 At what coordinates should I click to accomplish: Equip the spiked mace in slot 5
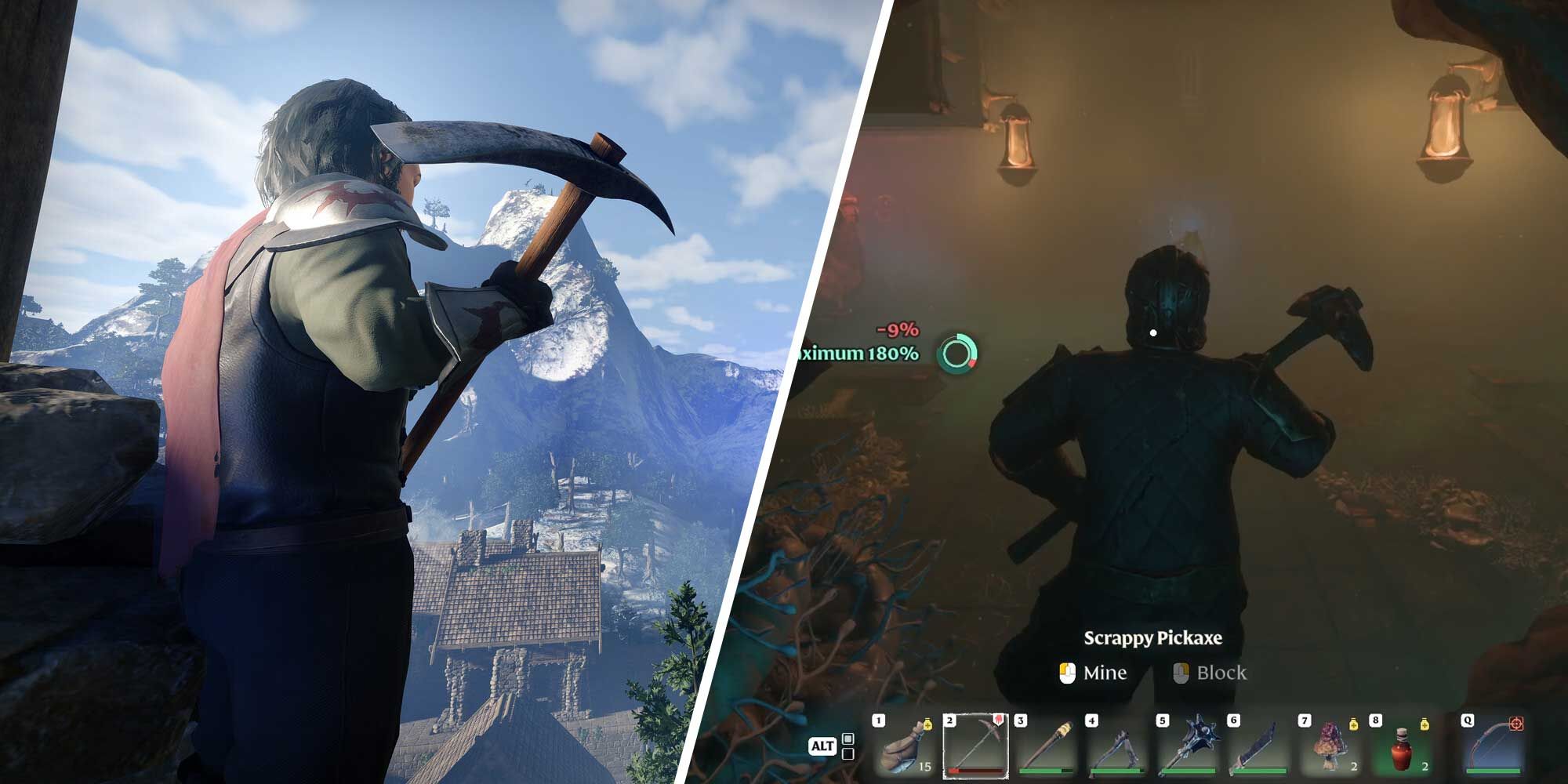point(1188,746)
